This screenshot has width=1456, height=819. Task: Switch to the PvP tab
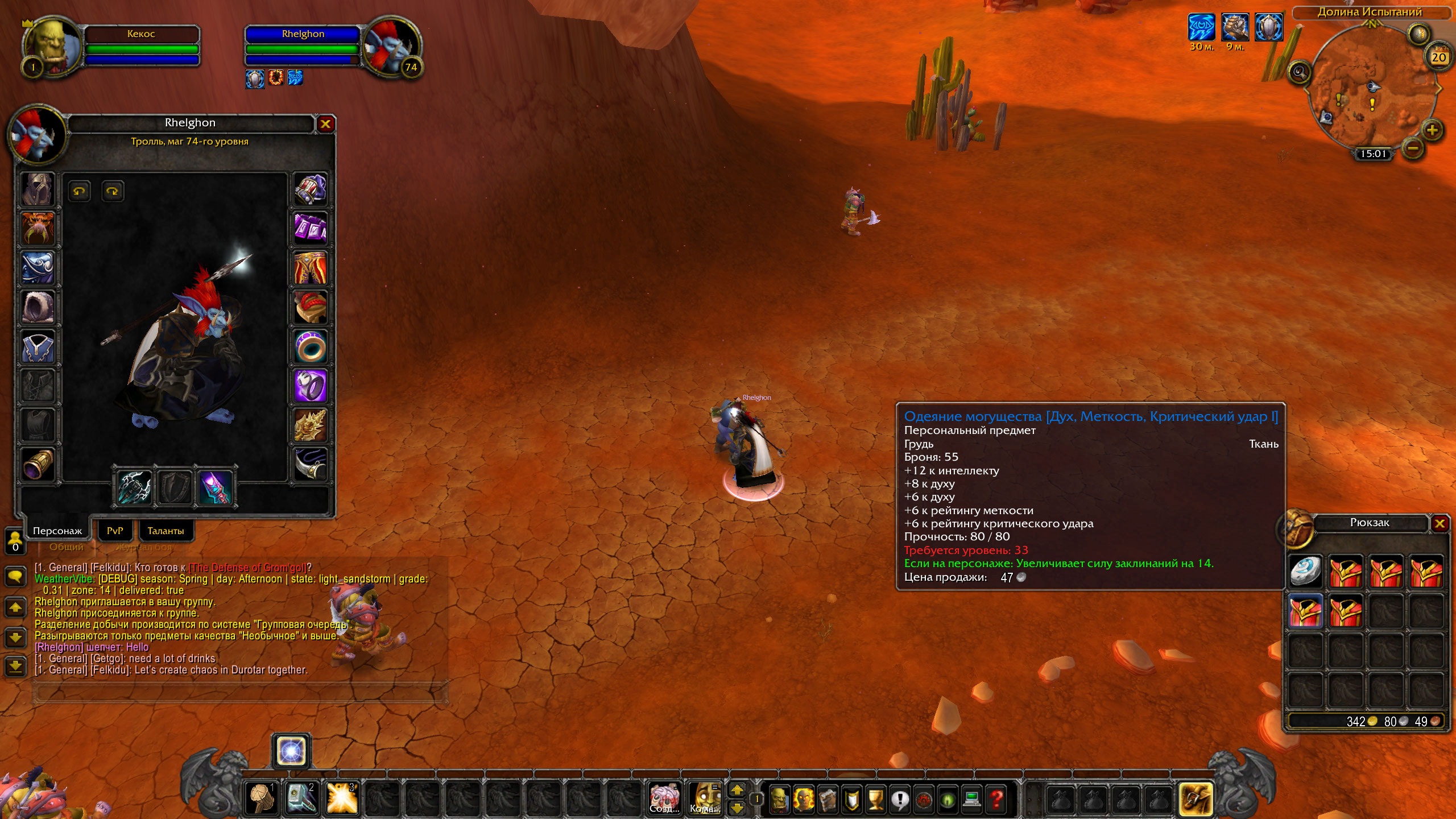pos(115,531)
